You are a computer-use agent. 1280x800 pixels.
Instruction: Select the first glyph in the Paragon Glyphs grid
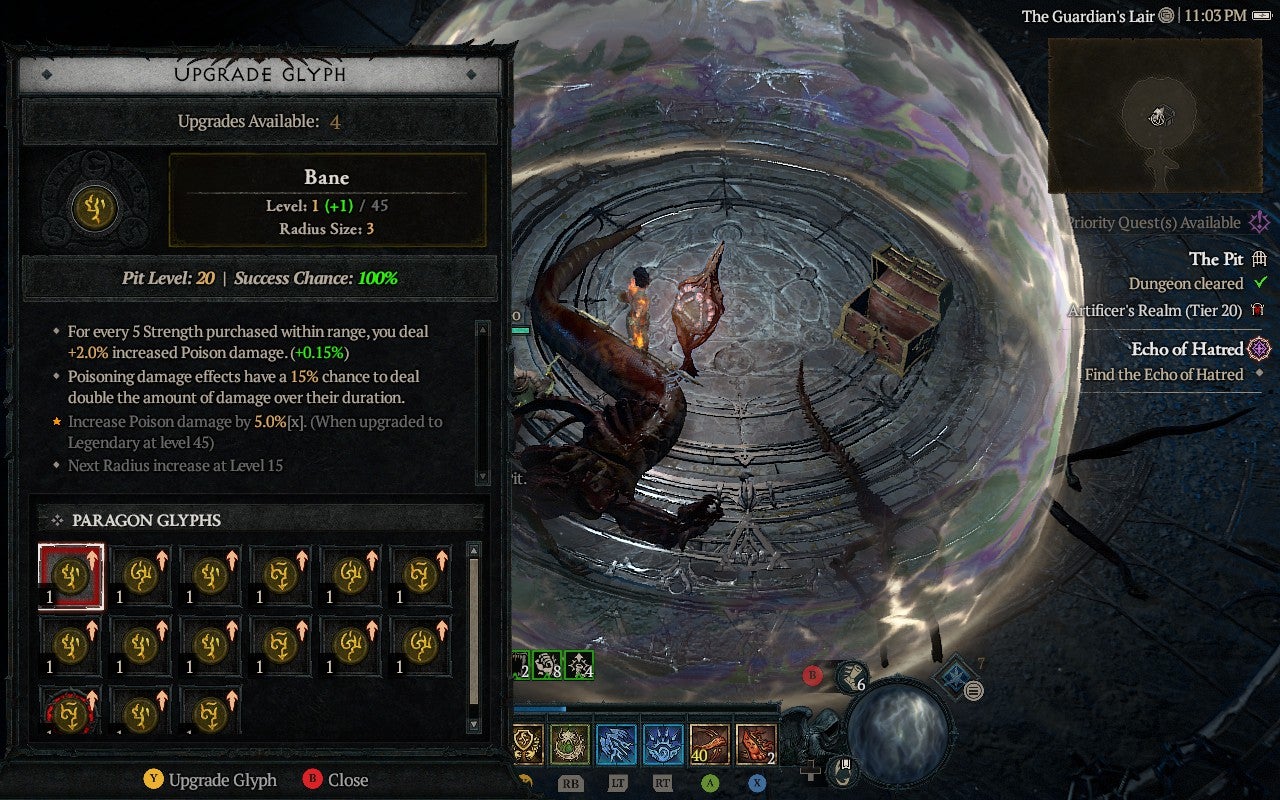70,574
